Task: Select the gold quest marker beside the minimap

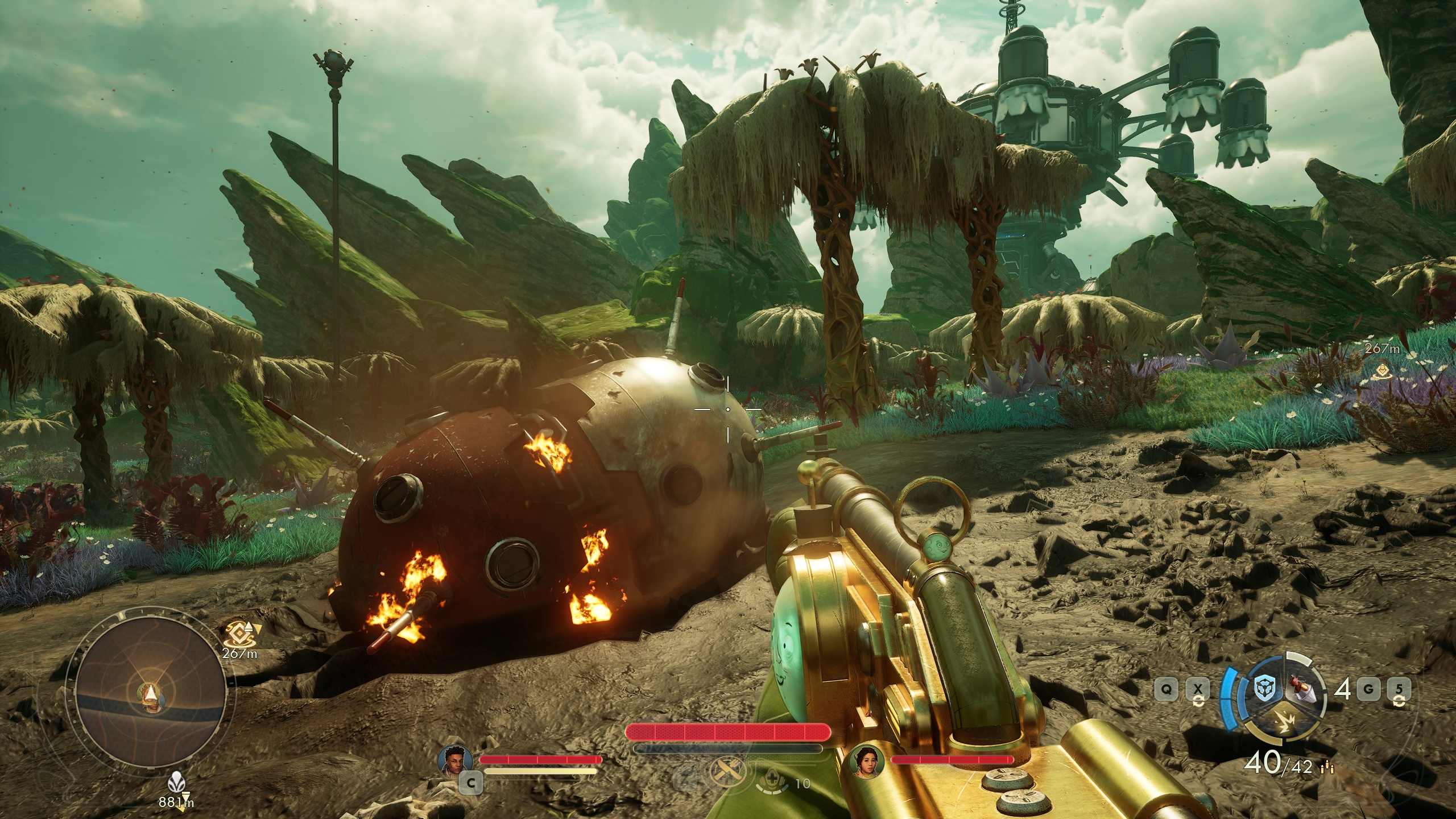Action: click(238, 632)
